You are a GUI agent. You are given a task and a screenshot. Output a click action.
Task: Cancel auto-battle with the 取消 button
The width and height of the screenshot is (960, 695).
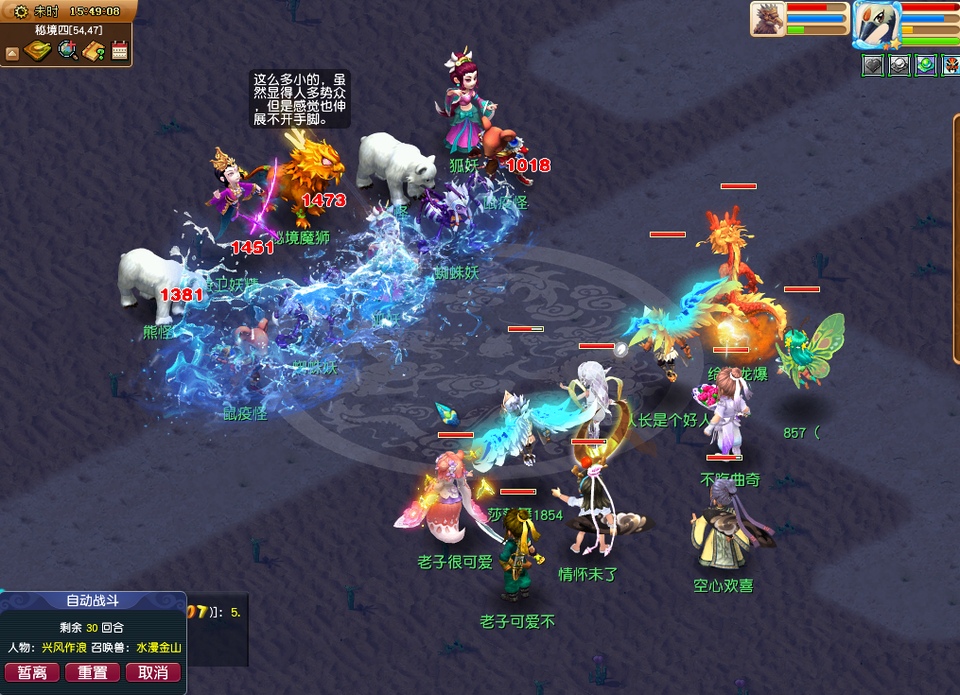(x=153, y=673)
